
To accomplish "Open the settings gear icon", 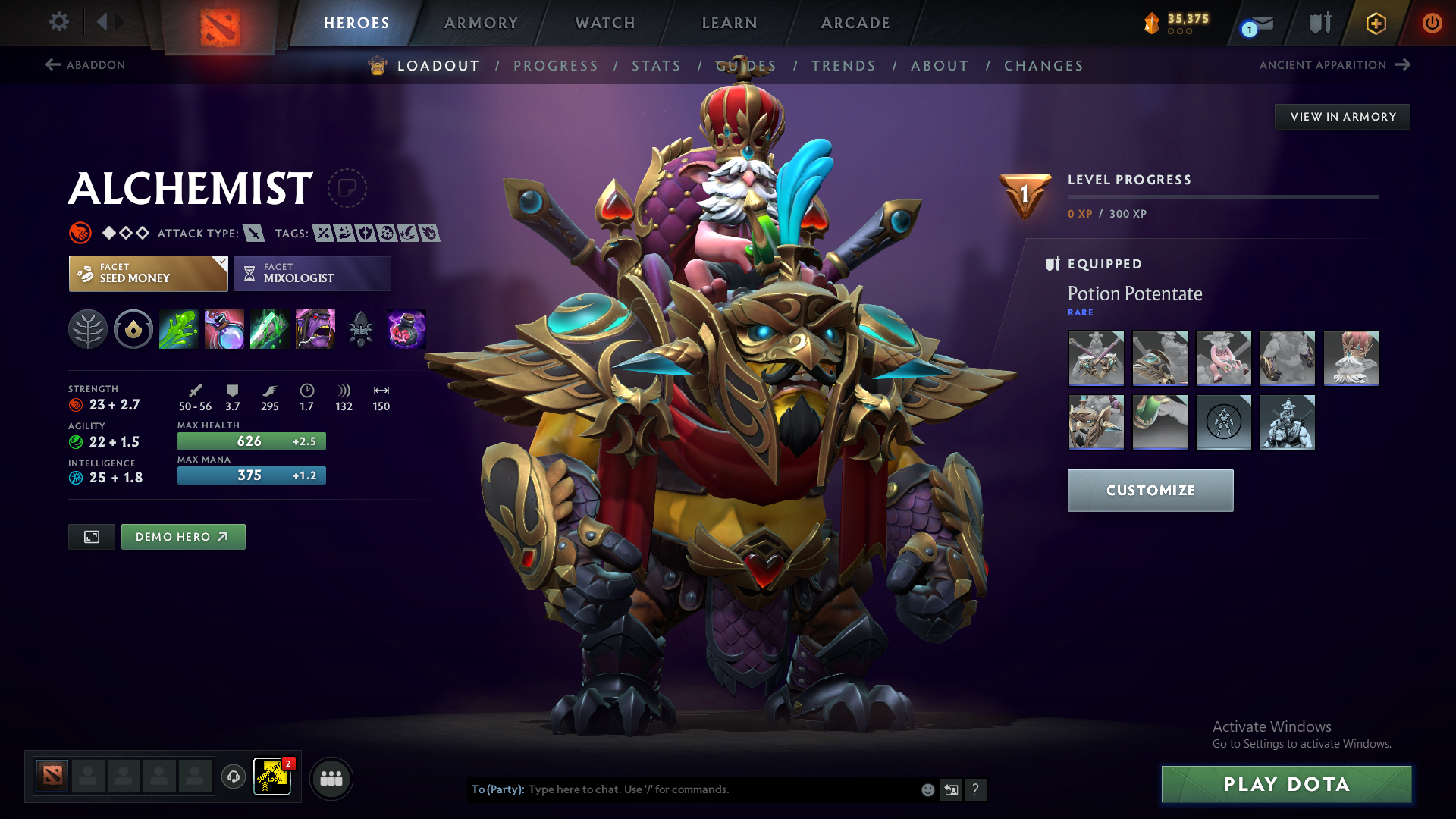I will [59, 23].
